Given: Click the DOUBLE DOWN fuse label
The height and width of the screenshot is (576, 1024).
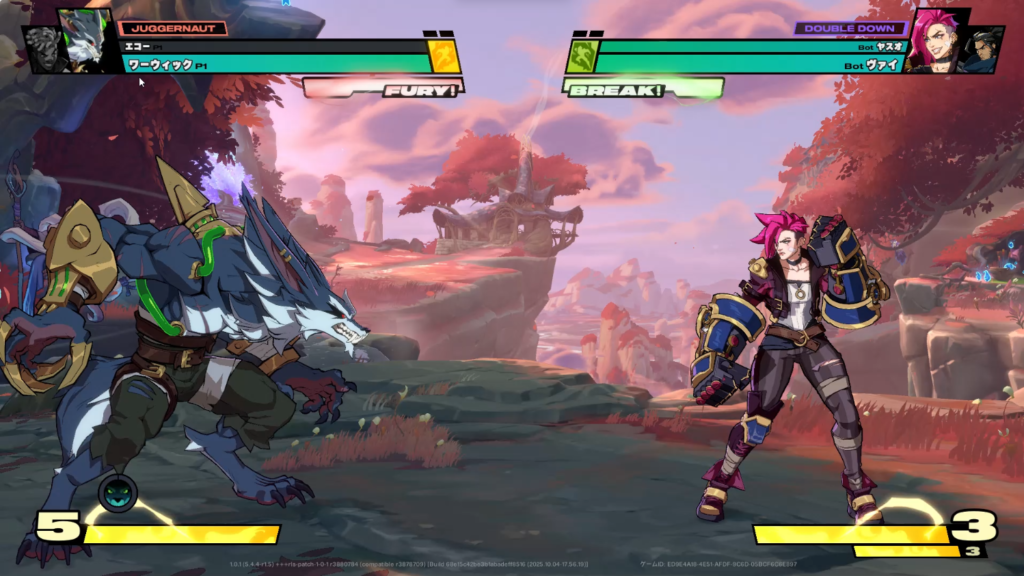Looking at the screenshot, I should pyautogui.click(x=850, y=29).
